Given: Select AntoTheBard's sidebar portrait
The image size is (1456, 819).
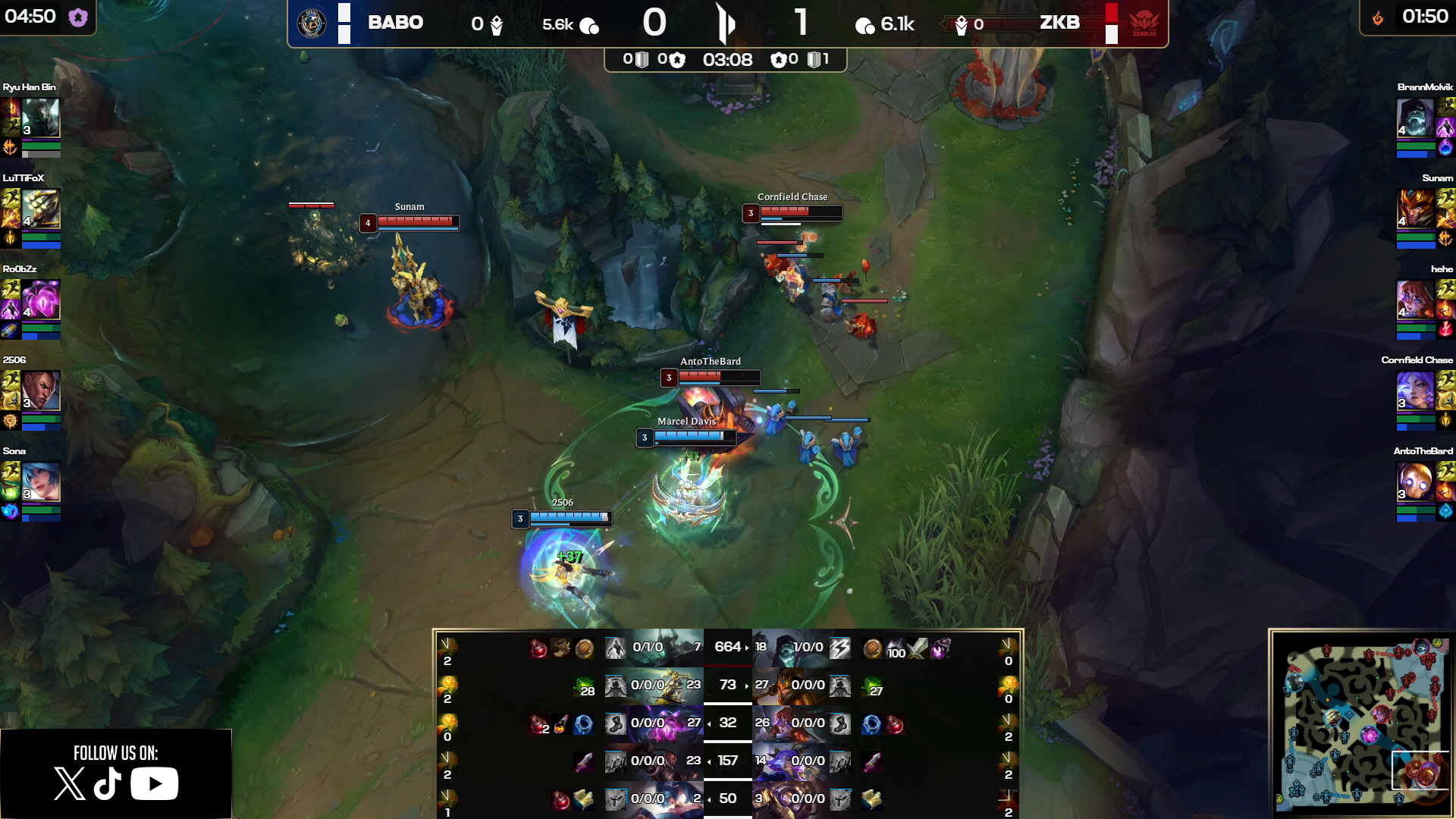Looking at the screenshot, I should tap(1415, 481).
